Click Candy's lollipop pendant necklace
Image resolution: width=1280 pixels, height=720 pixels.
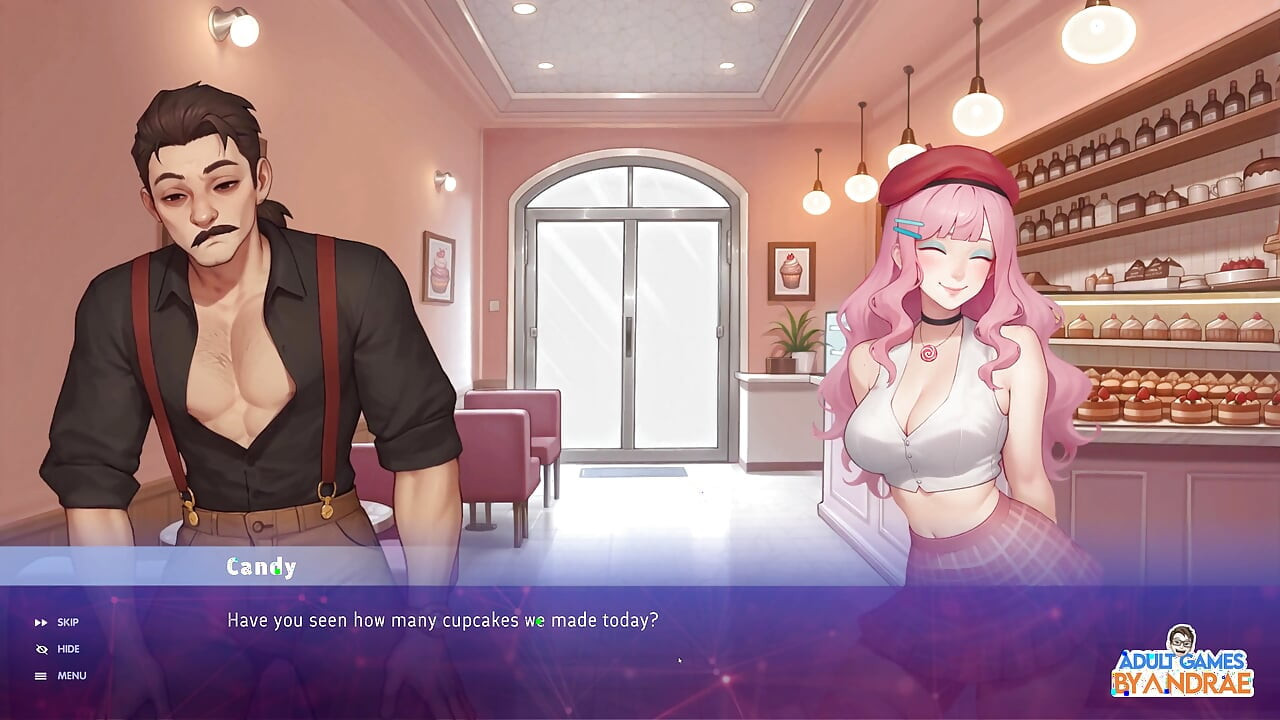click(x=930, y=355)
